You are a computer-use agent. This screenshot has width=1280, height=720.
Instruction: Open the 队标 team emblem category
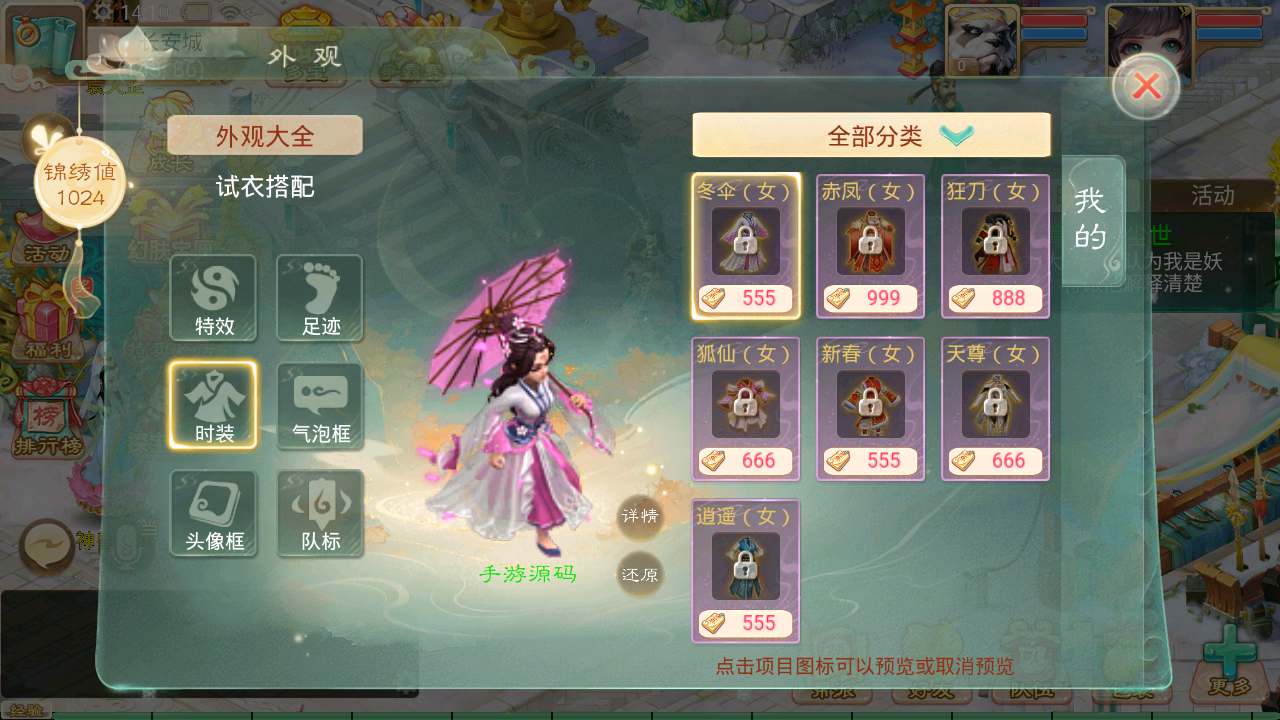point(320,513)
